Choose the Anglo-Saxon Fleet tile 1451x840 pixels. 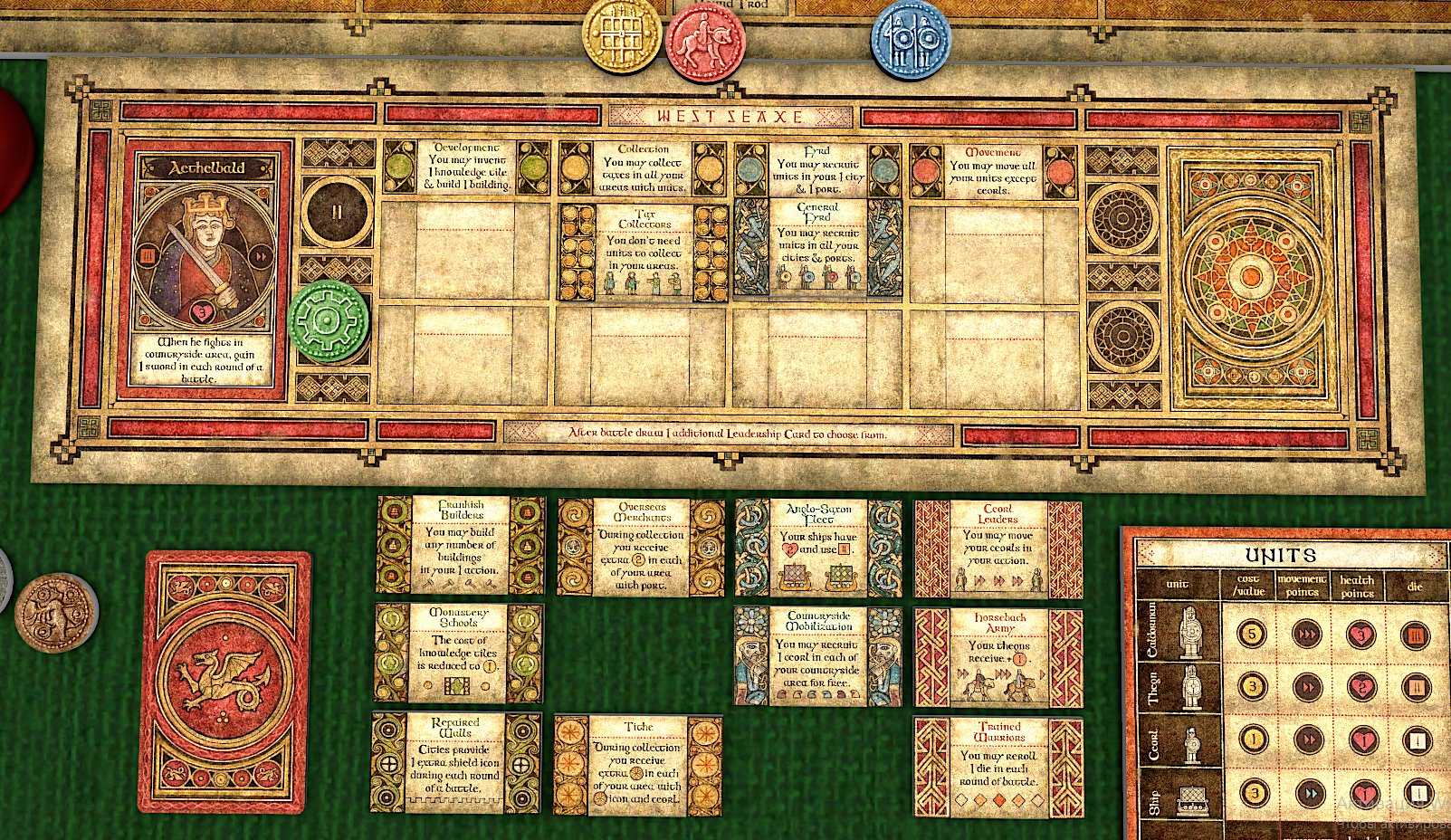[818, 548]
